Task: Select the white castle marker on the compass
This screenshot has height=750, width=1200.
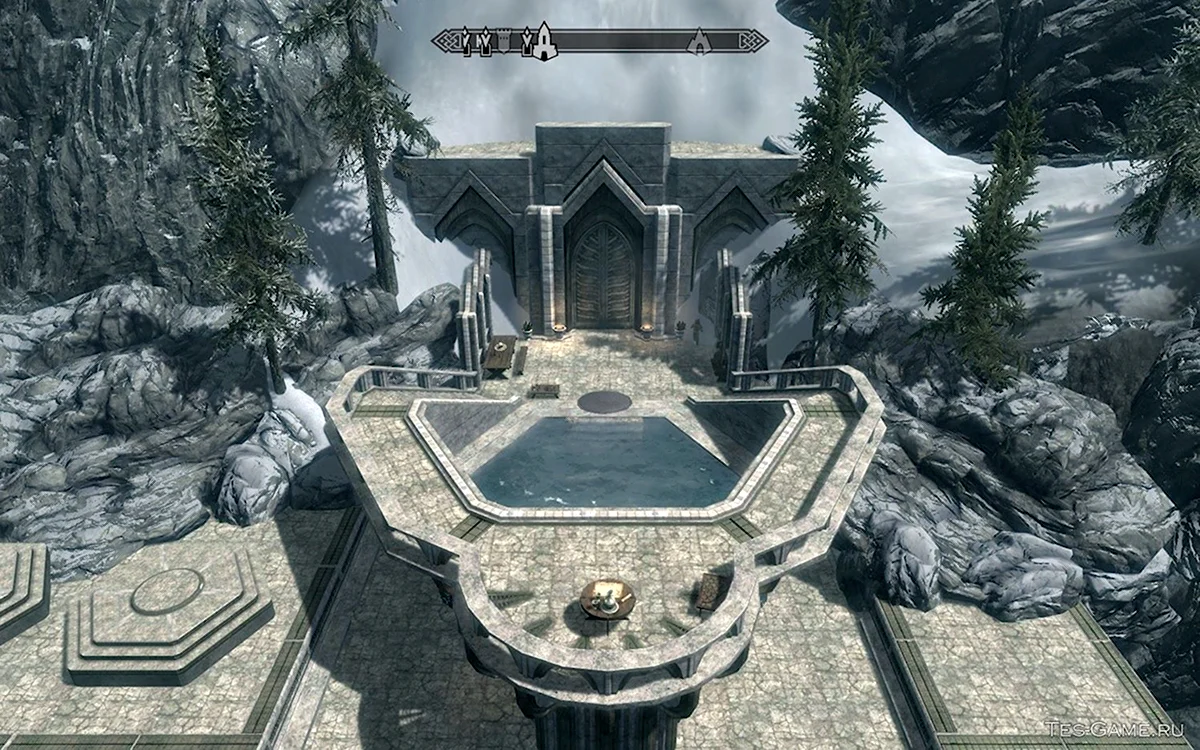Action: coord(544,41)
